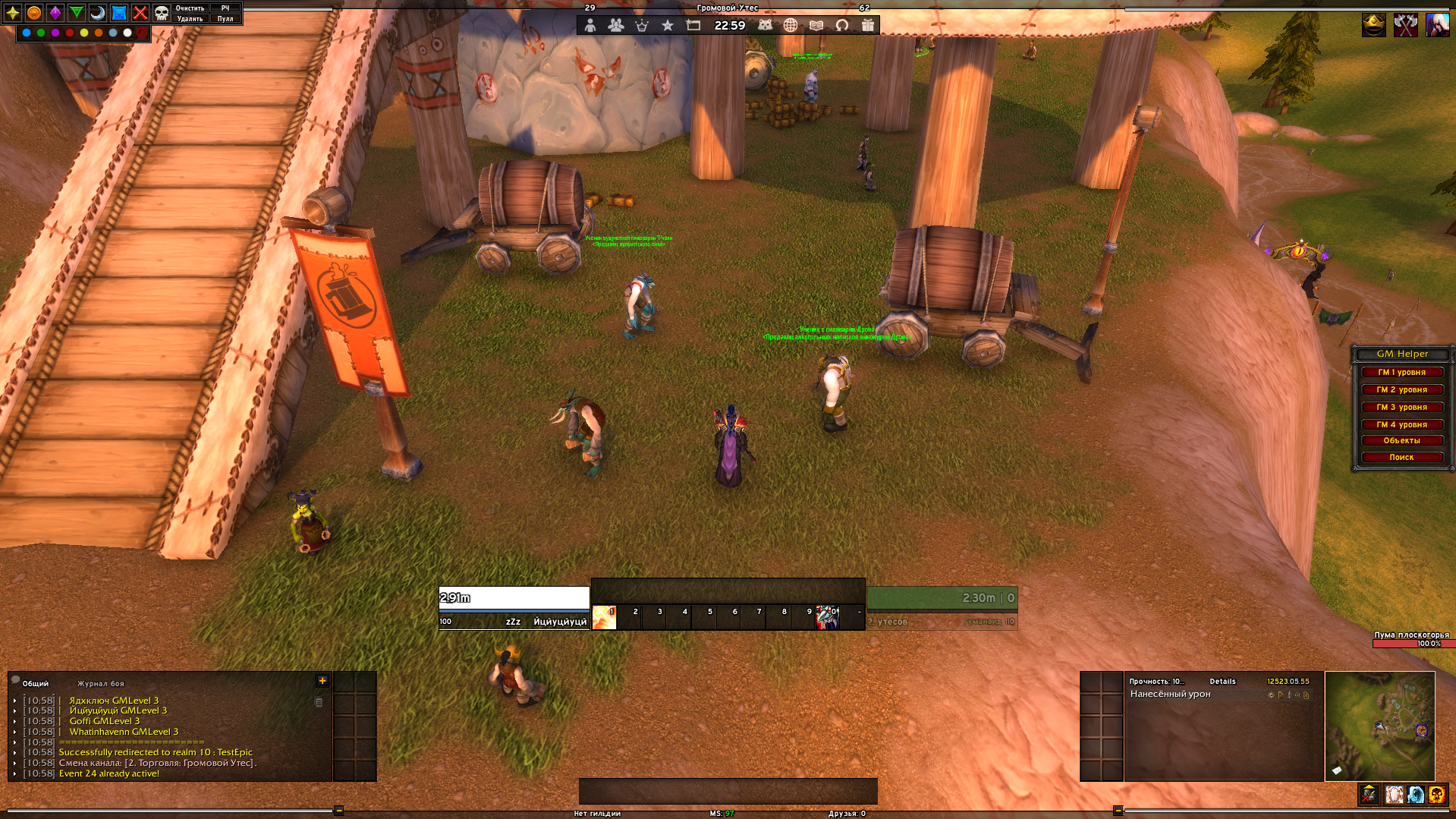Viewport: 1456px width, 819px height.
Task: Click the minimap
Action: click(1379, 725)
